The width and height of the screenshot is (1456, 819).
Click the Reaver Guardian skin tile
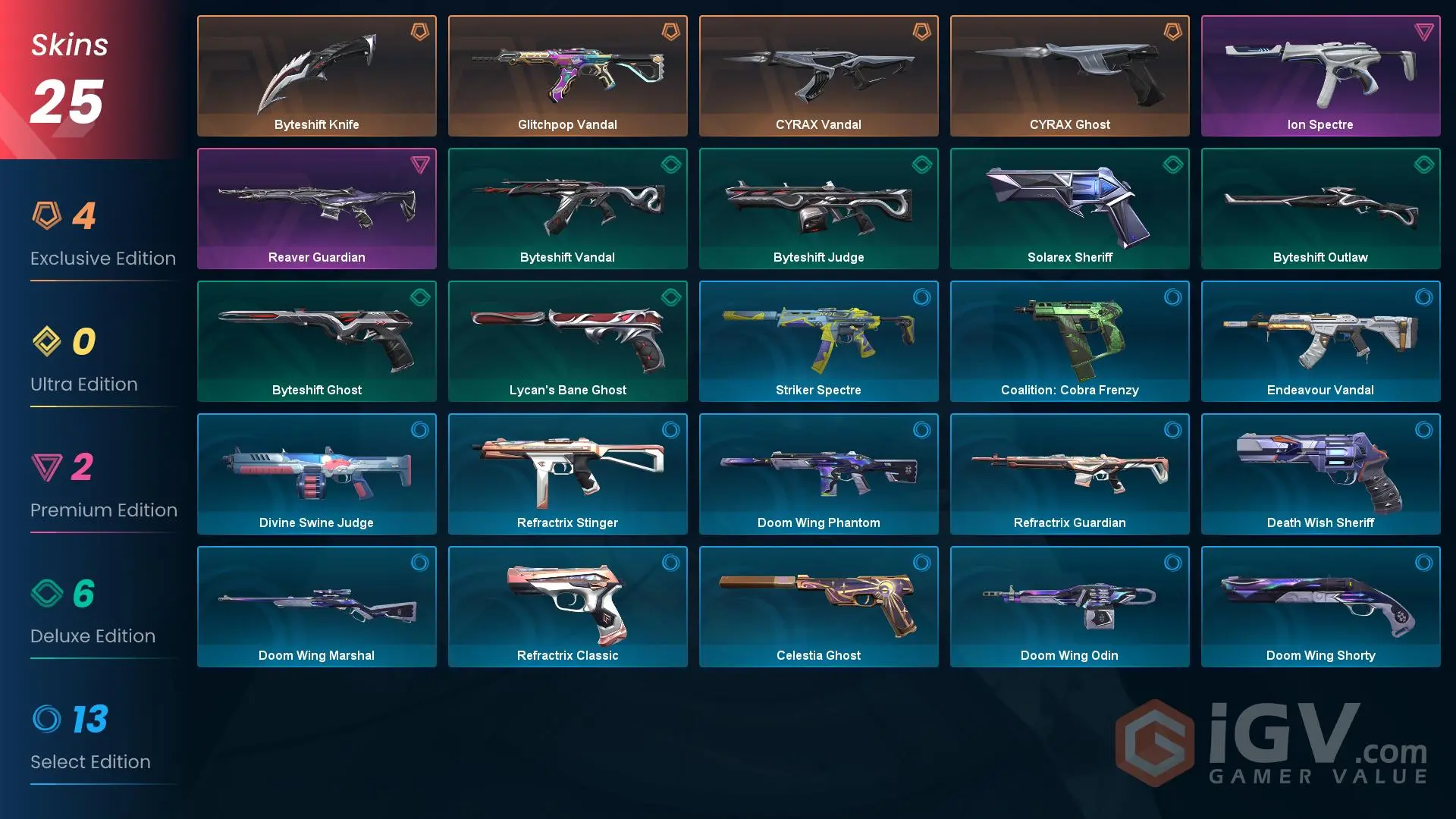tap(317, 209)
